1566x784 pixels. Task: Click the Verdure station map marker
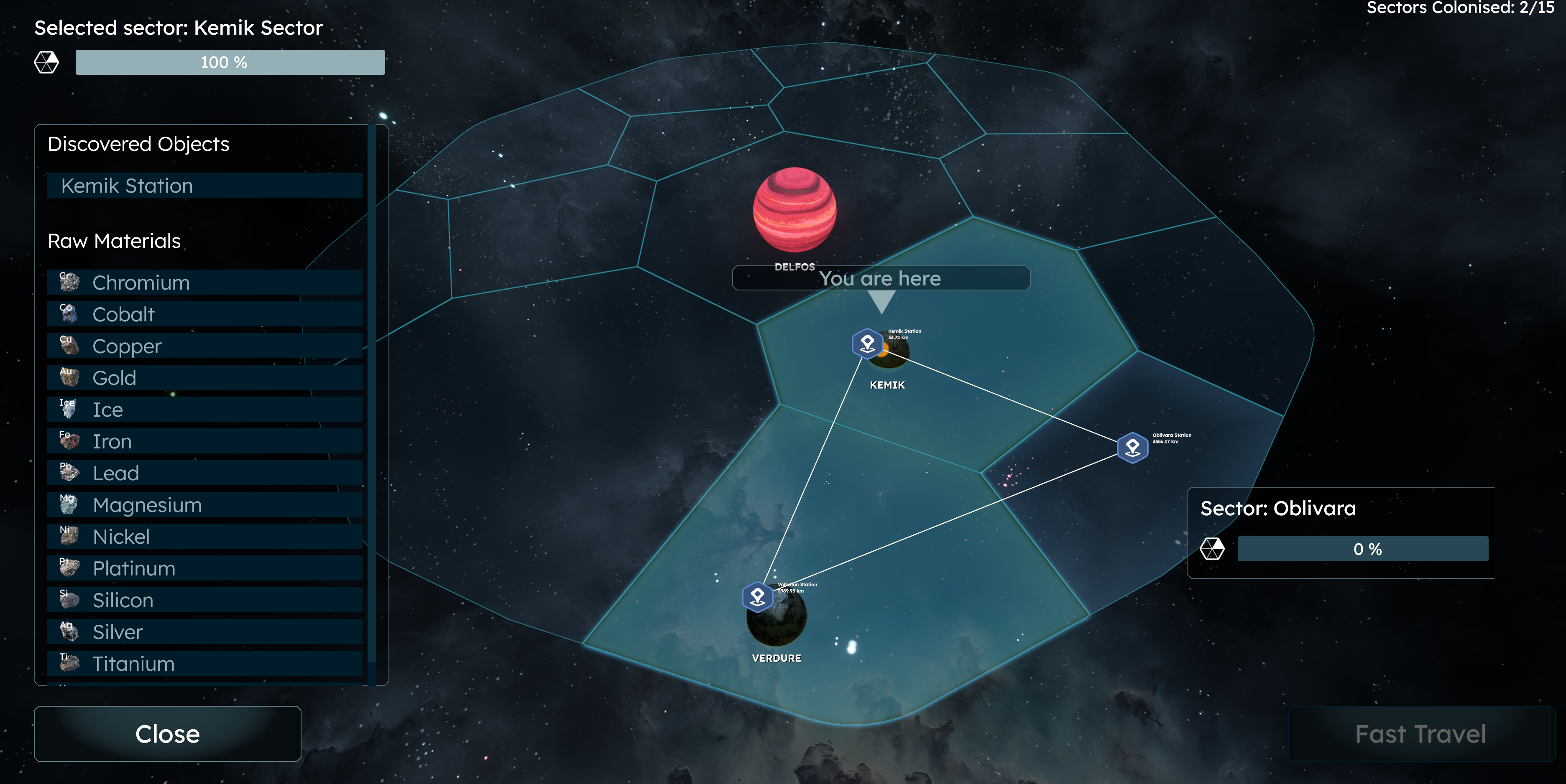pos(757,598)
